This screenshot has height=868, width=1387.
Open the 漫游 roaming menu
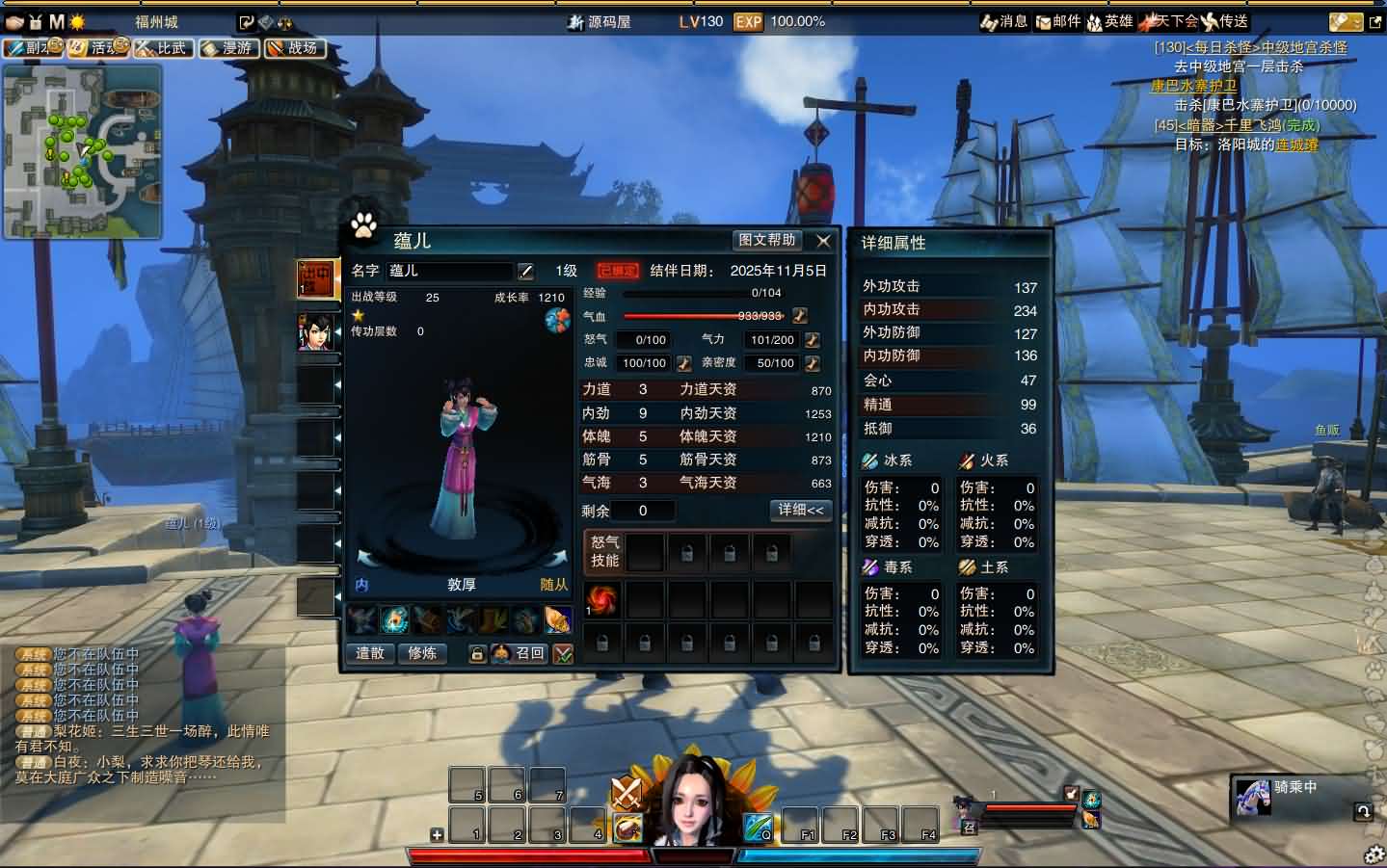pyautogui.click(x=227, y=47)
